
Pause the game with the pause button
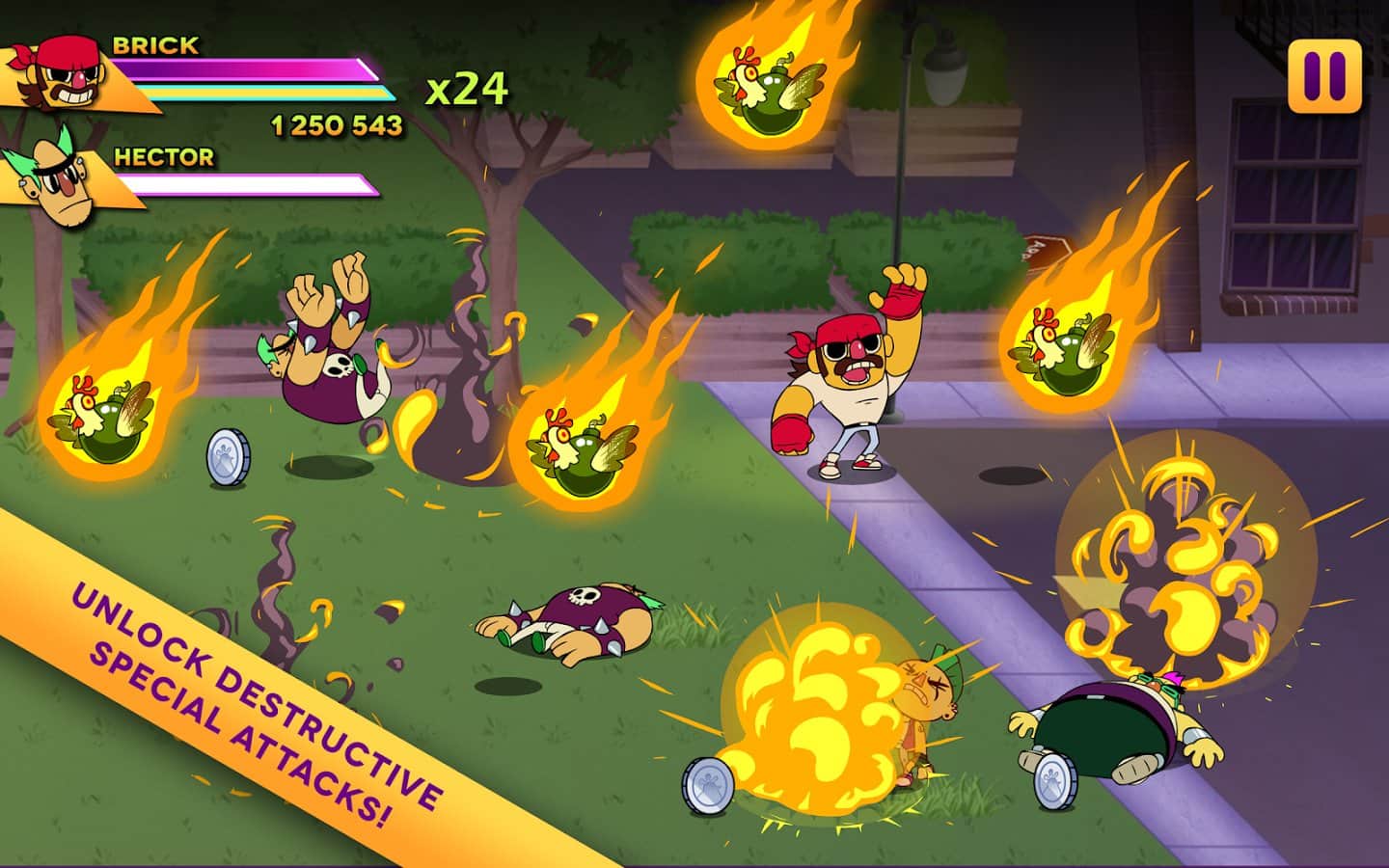pyautogui.click(x=1323, y=76)
